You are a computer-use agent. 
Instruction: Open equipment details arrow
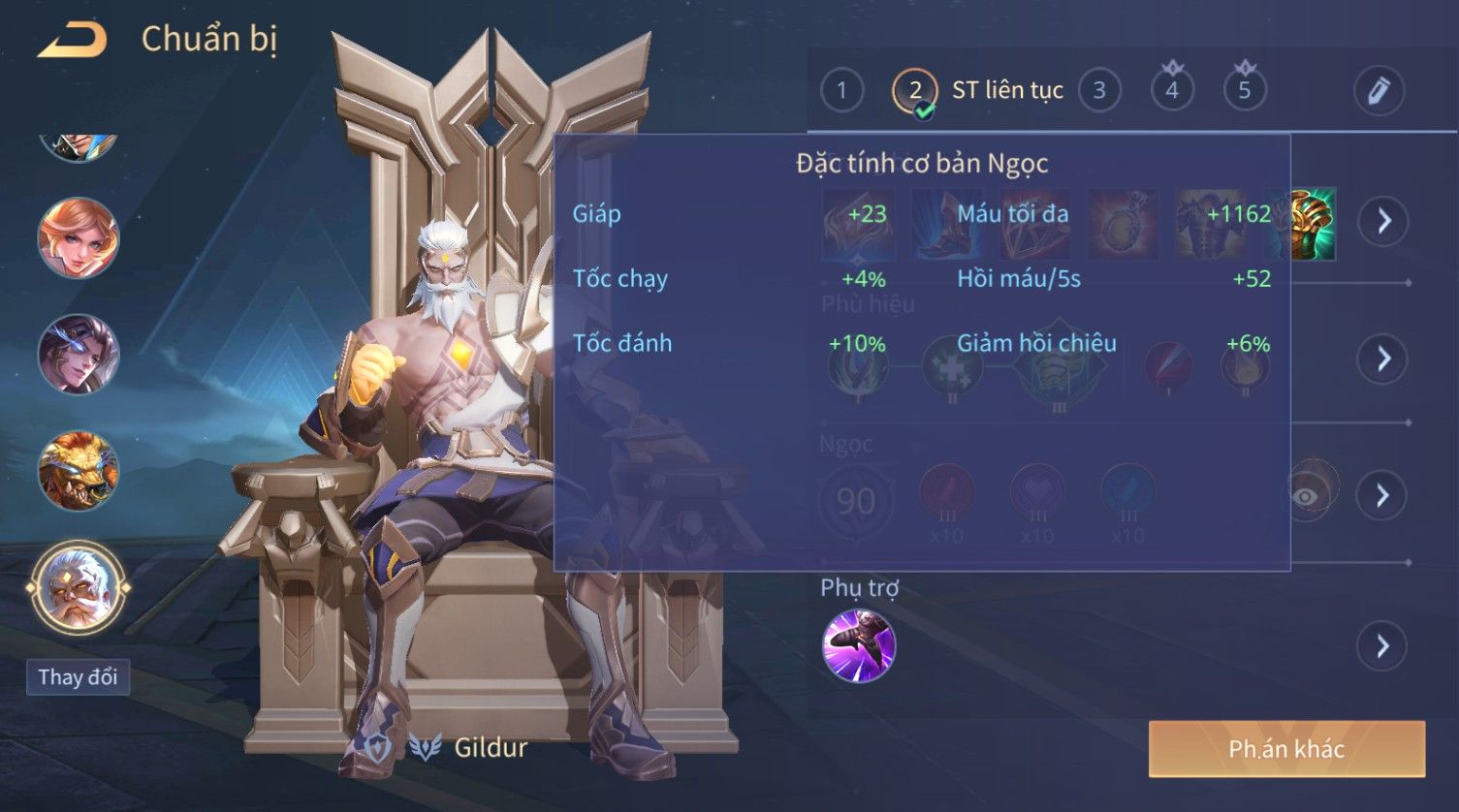1383,221
